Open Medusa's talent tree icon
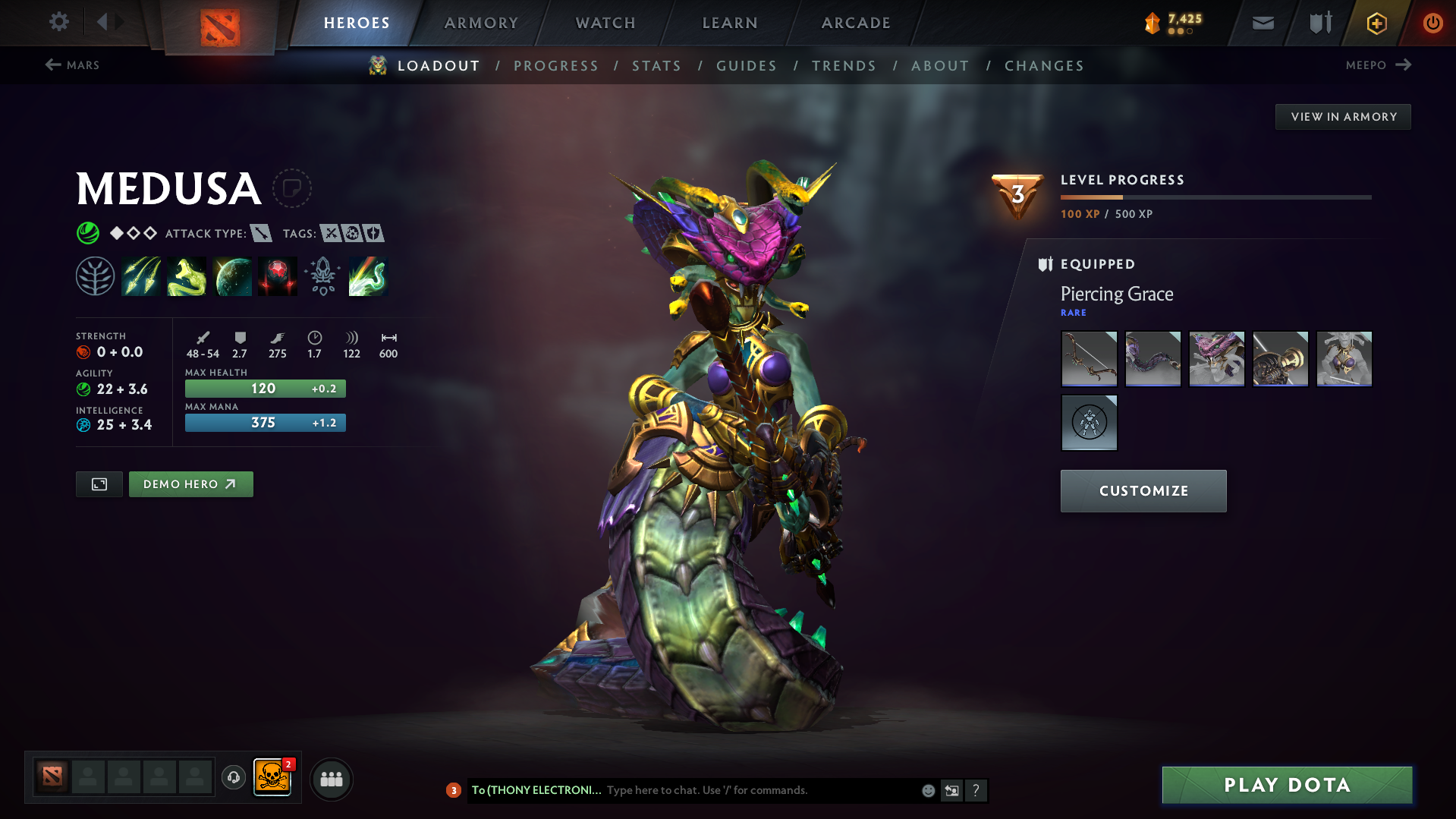1456x819 pixels. 95,275
